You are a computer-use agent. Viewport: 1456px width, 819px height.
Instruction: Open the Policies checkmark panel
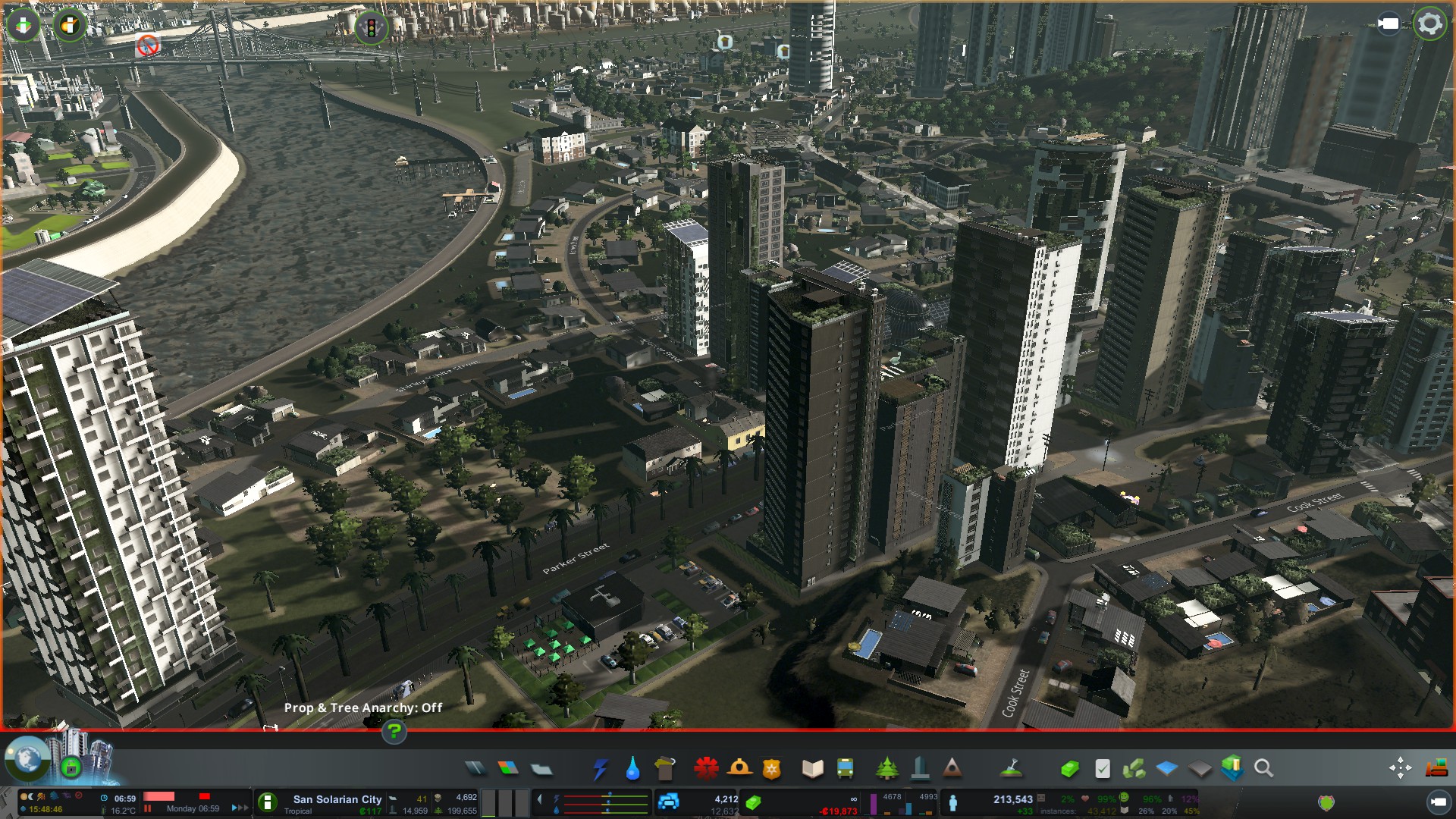point(1103,769)
